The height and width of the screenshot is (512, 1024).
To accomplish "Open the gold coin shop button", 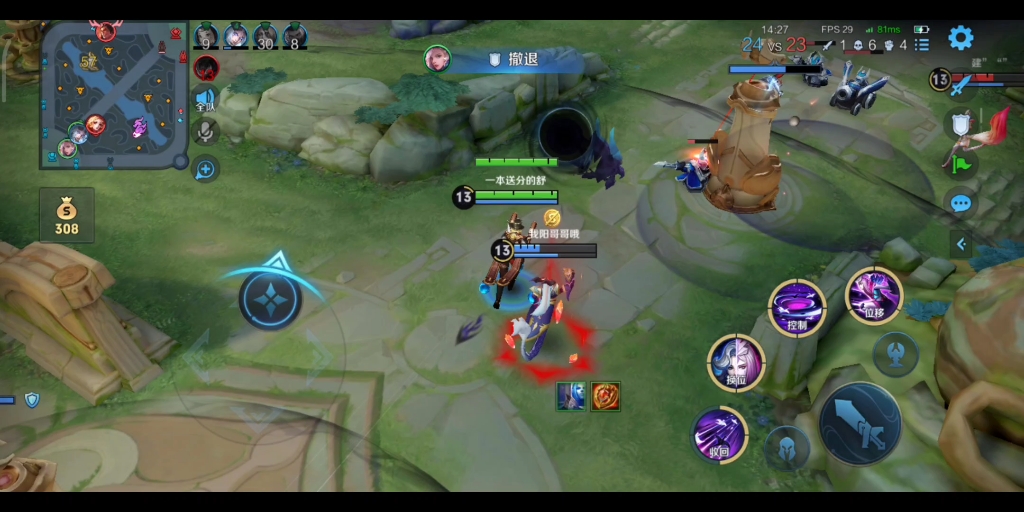I will [x=66, y=215].
